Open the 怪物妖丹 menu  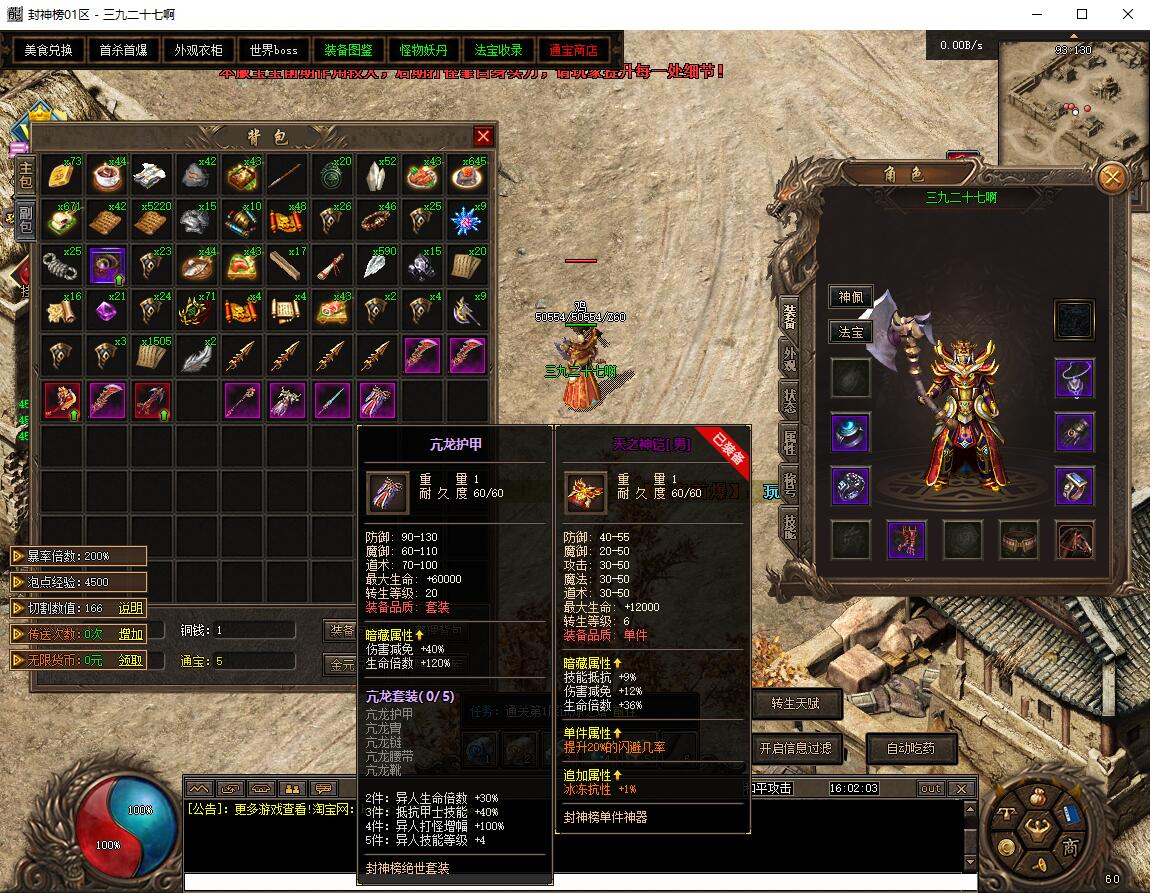click(x=423, y=50)
